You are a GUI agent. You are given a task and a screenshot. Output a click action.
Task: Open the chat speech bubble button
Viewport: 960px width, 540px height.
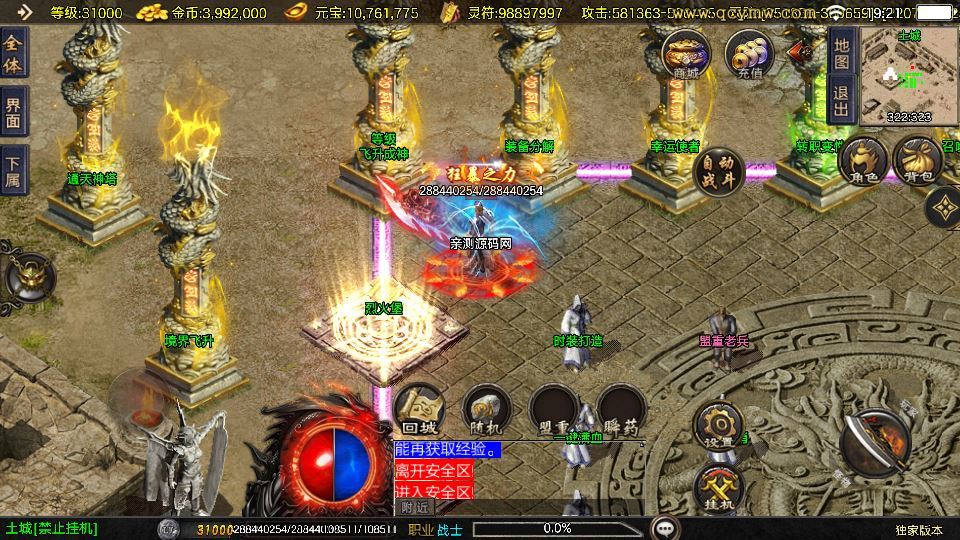664,527
